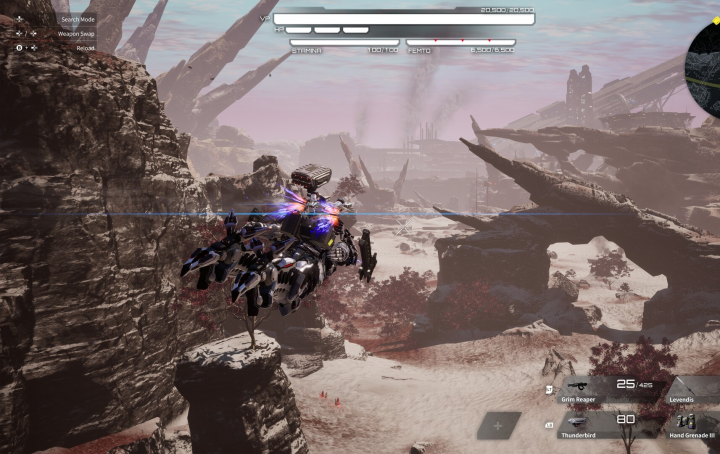Choose the Levendis melee weapon slot
This screenshot has width=720, height=454.
(694, 389)
